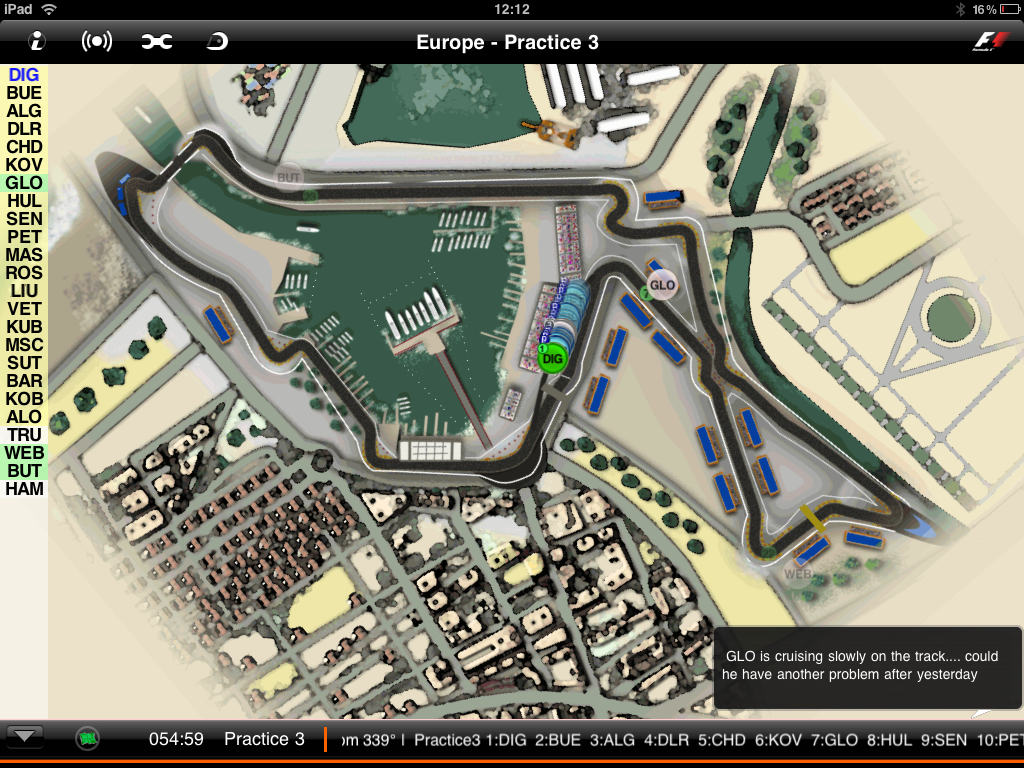Select DIG in the driver list
1024x768 pixels.
[x=24, y=74]
